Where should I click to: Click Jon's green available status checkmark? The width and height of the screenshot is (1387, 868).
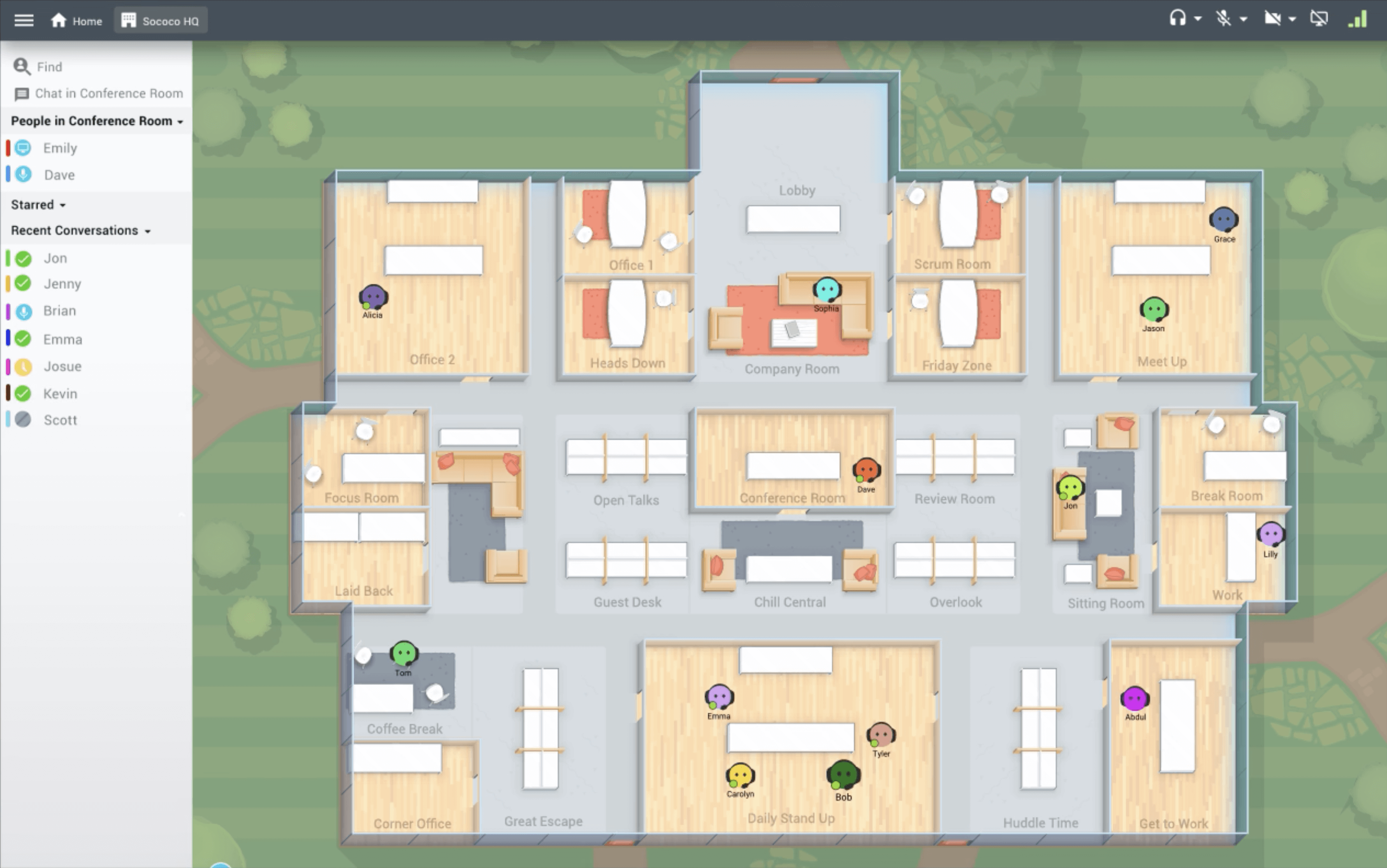point(23,258)
